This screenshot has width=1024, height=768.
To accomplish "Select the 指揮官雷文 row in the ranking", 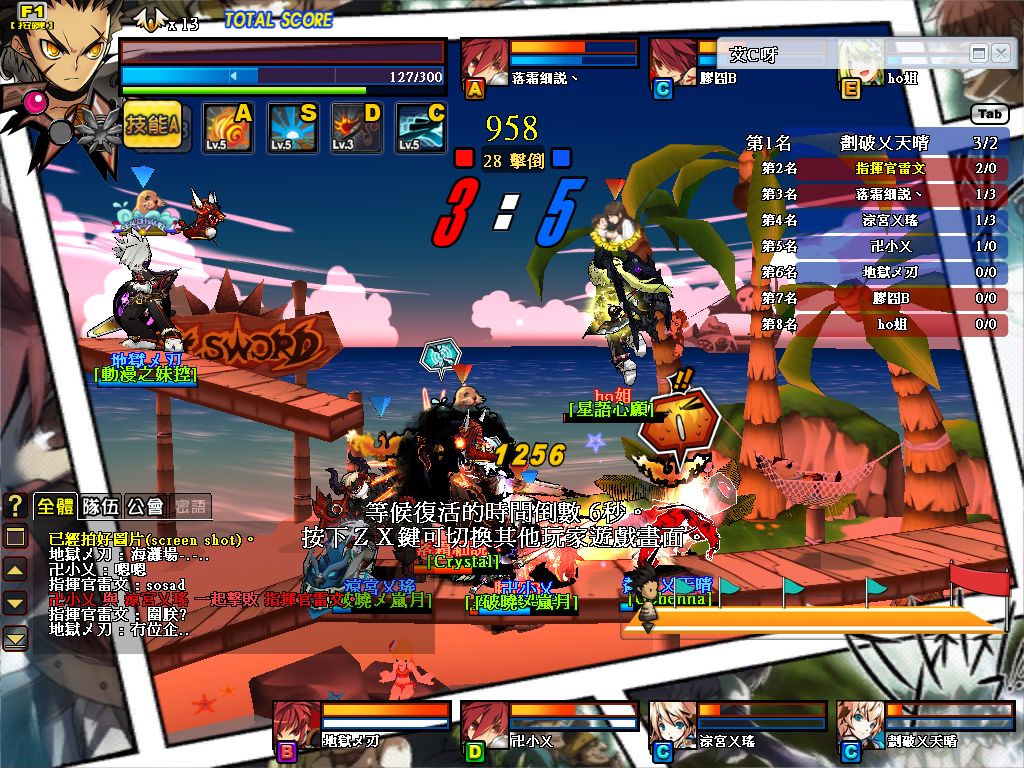I will pos(877,169).
